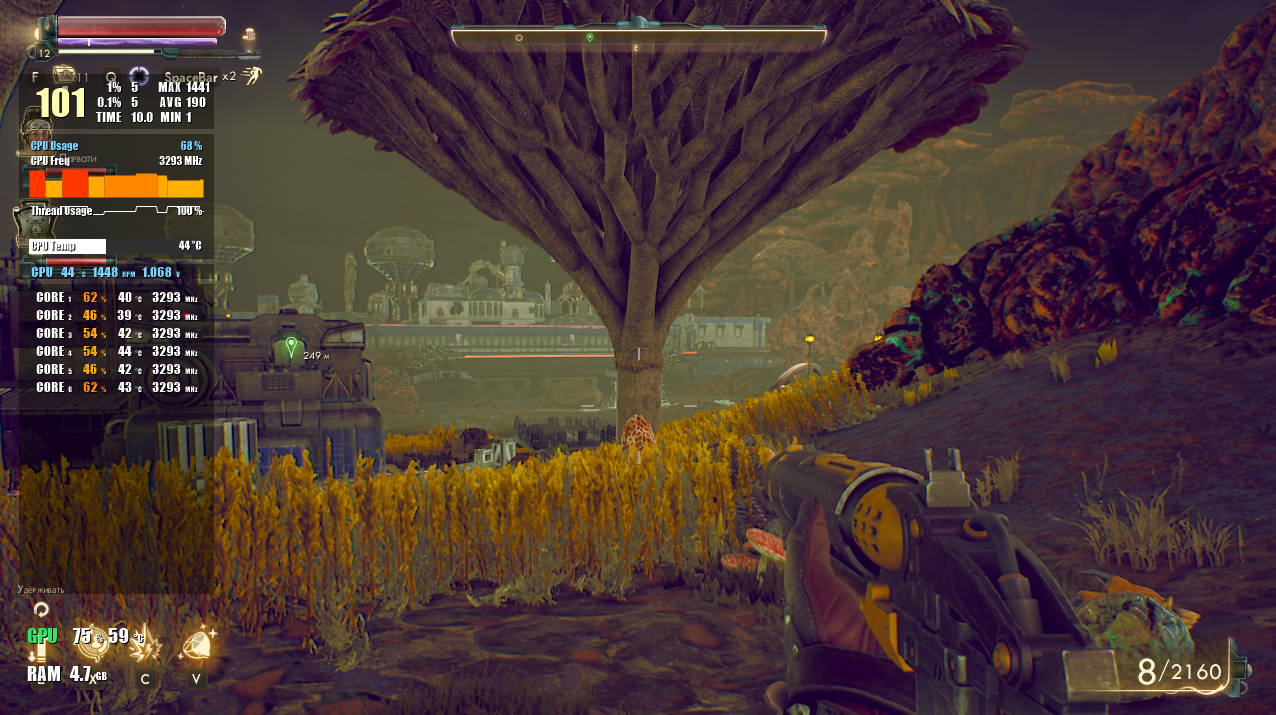1276x715 pixels.
Task: Use the medical inhaler icon
Action: coord(66,76)
